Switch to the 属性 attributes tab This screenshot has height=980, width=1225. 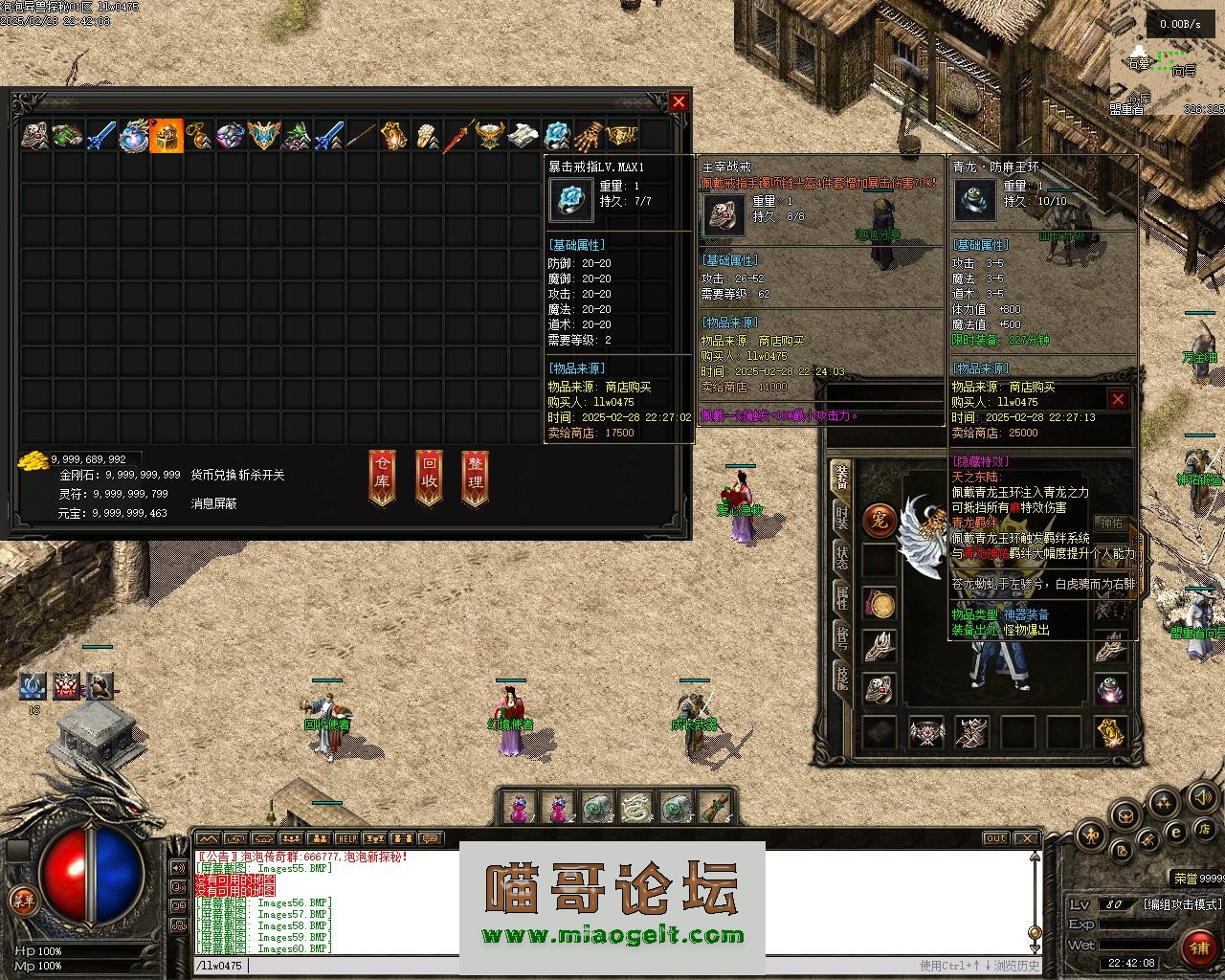[x=841, y=595]
